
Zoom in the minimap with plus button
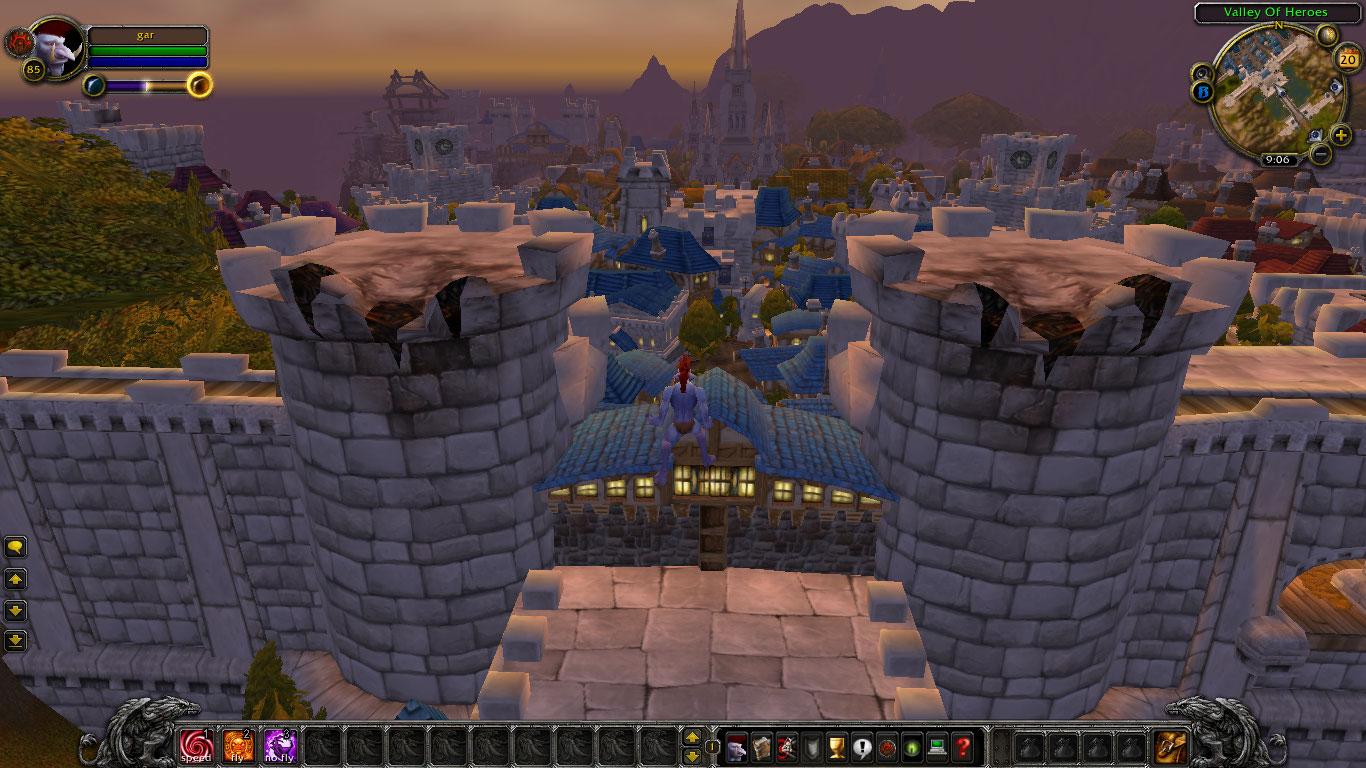[1341, 134]
